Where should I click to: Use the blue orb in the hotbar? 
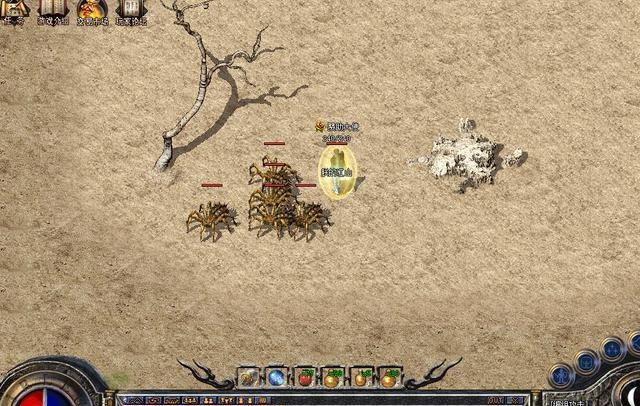tap(276, 378)
